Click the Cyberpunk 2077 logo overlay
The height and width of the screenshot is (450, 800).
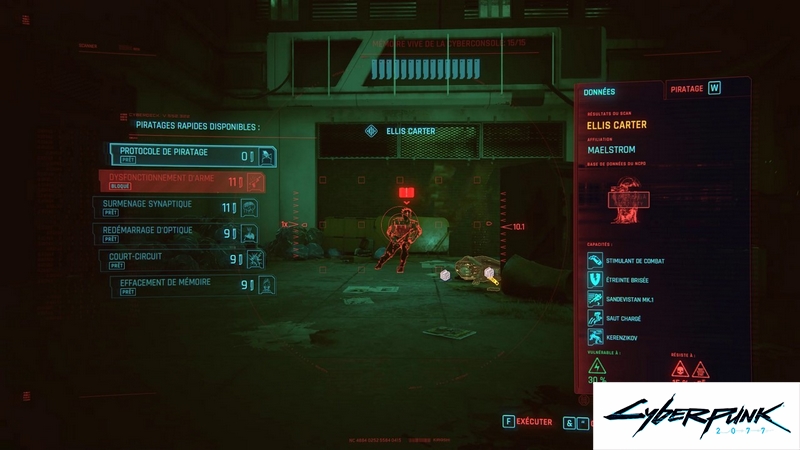(695, 416)
